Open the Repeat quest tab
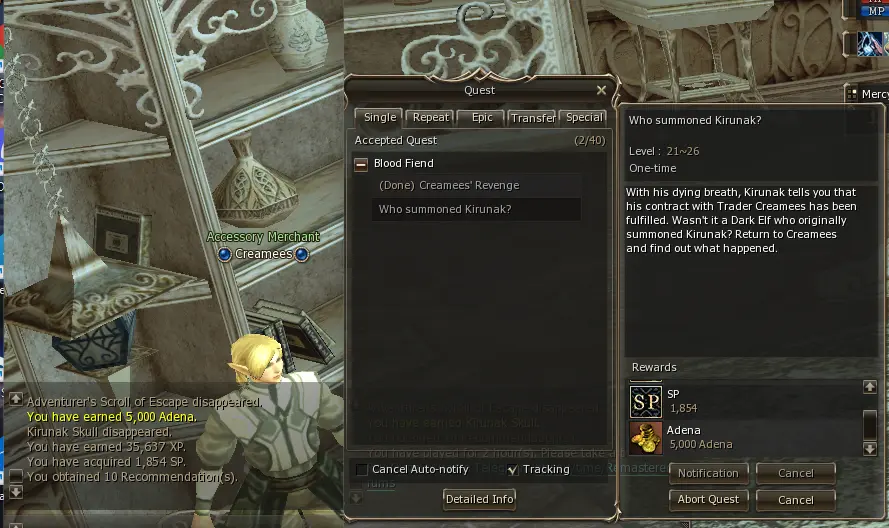 pyautogui.click(x=432, y=118)
